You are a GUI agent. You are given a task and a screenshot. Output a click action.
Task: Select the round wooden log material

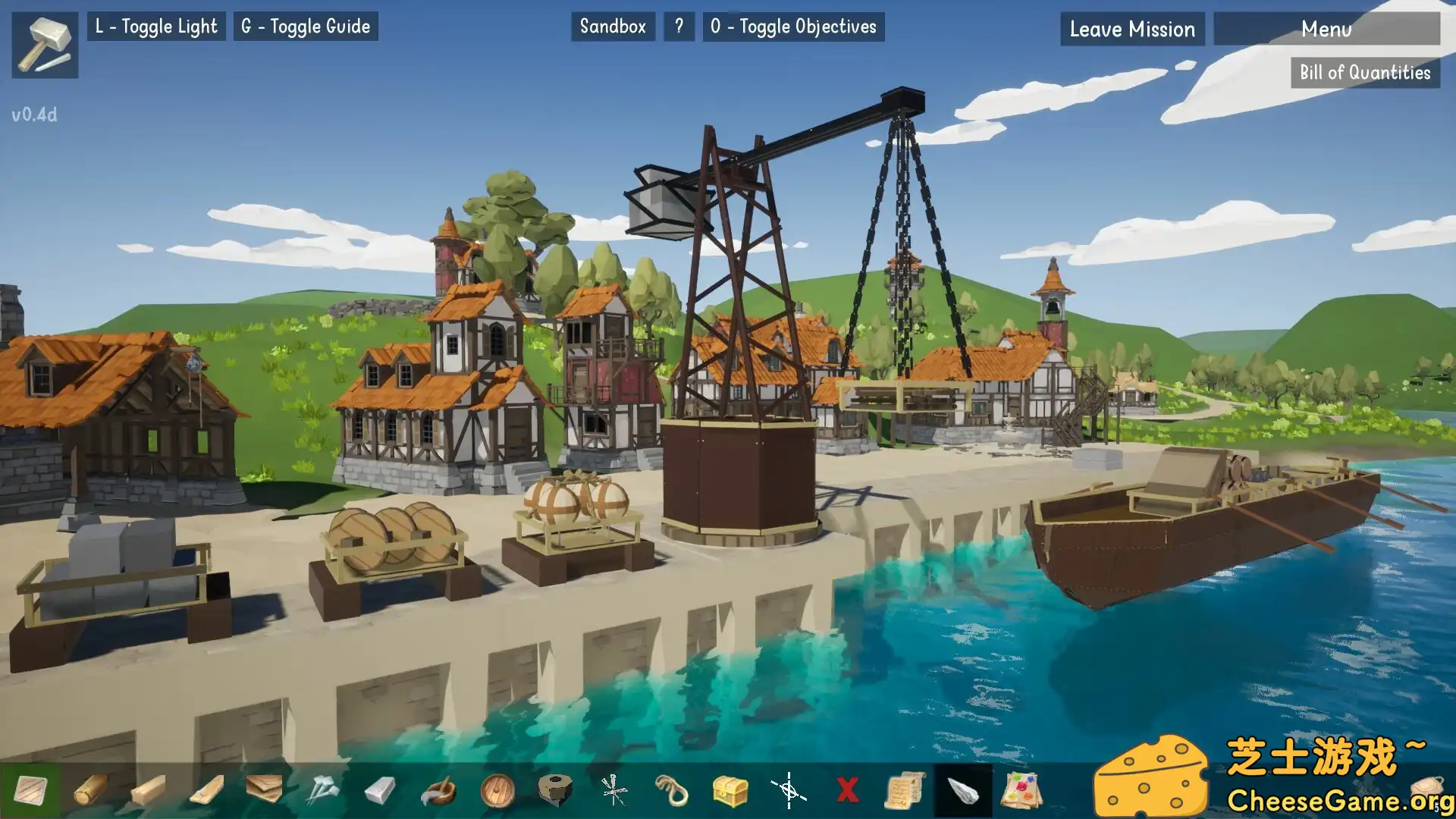coord(90,790)
